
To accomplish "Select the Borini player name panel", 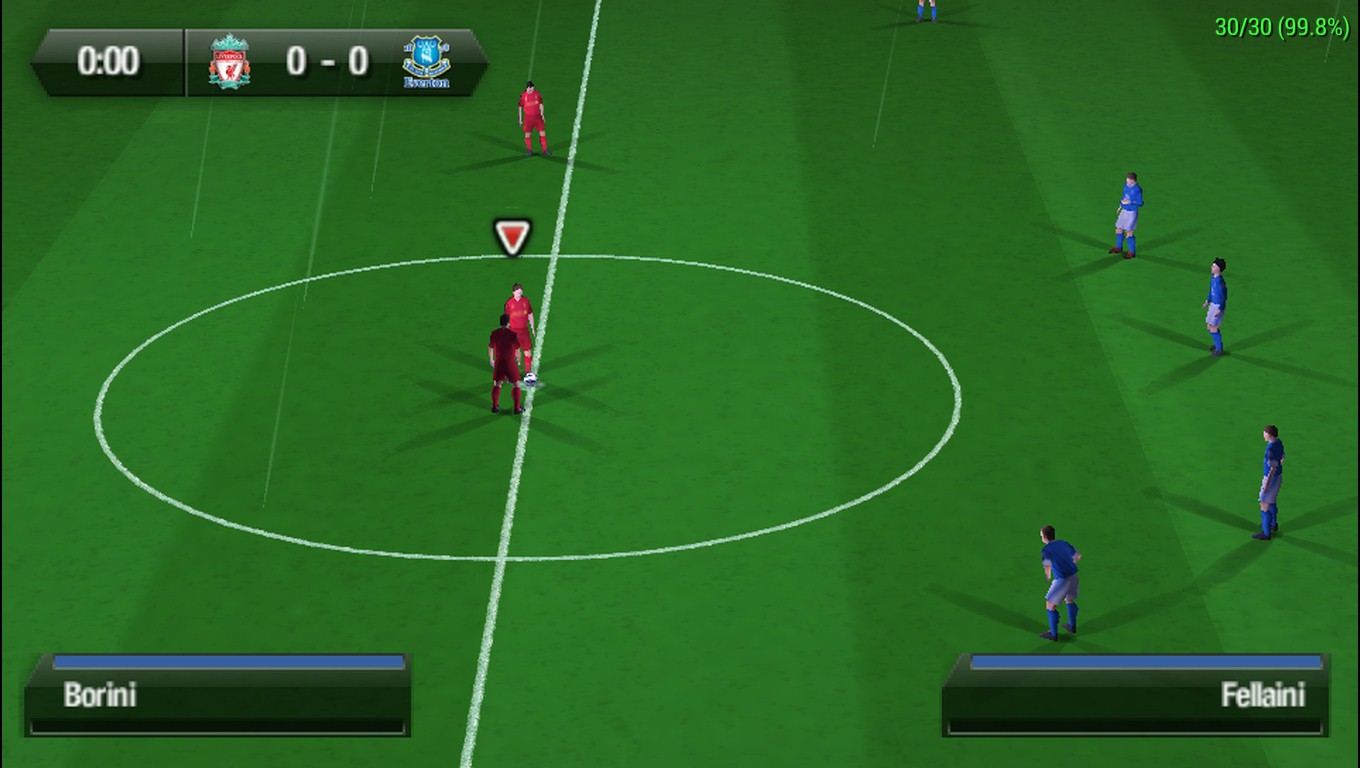I will click(218, 696).
